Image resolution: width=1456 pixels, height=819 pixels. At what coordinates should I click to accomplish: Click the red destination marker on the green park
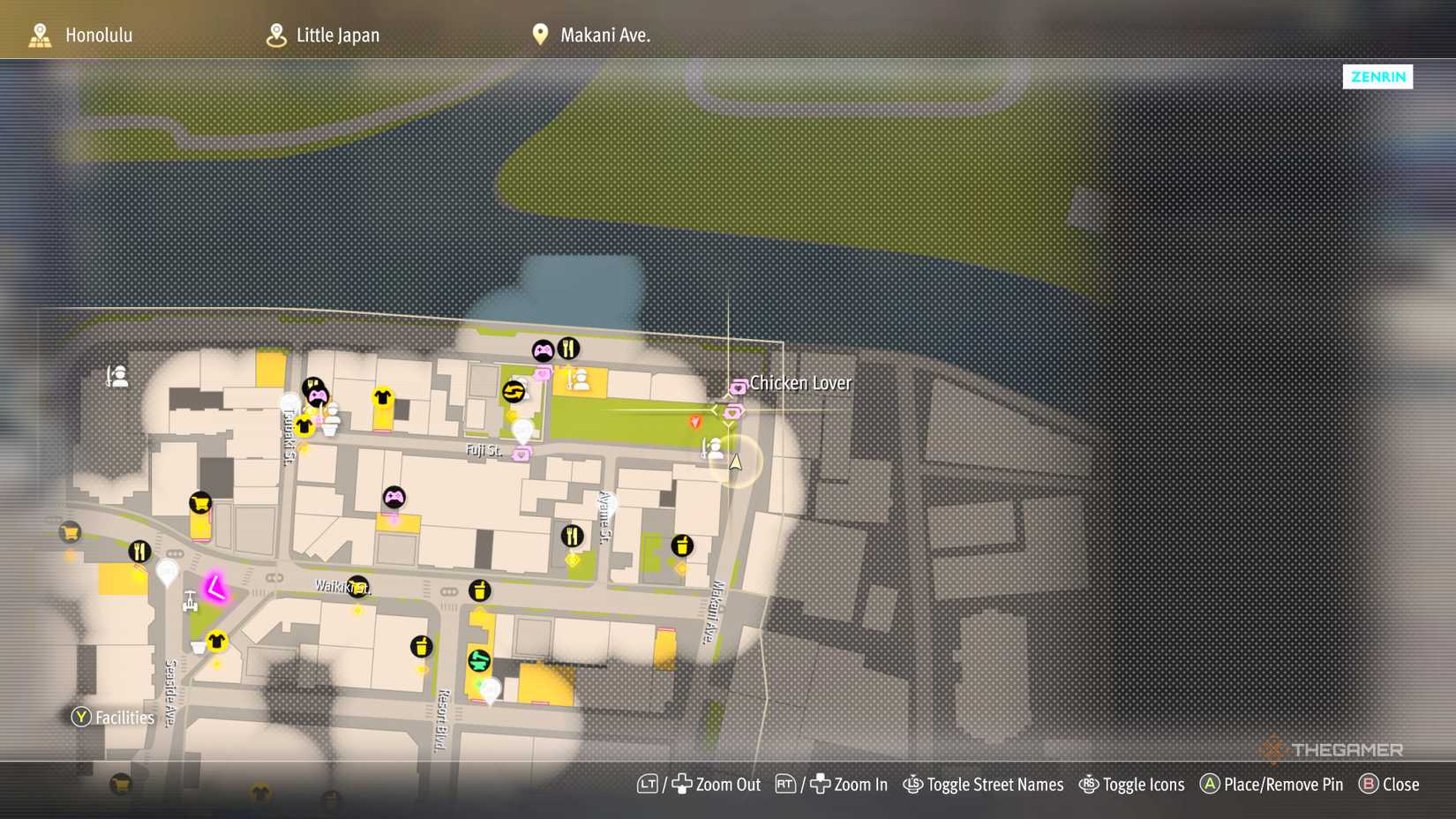tap(694, 422)
